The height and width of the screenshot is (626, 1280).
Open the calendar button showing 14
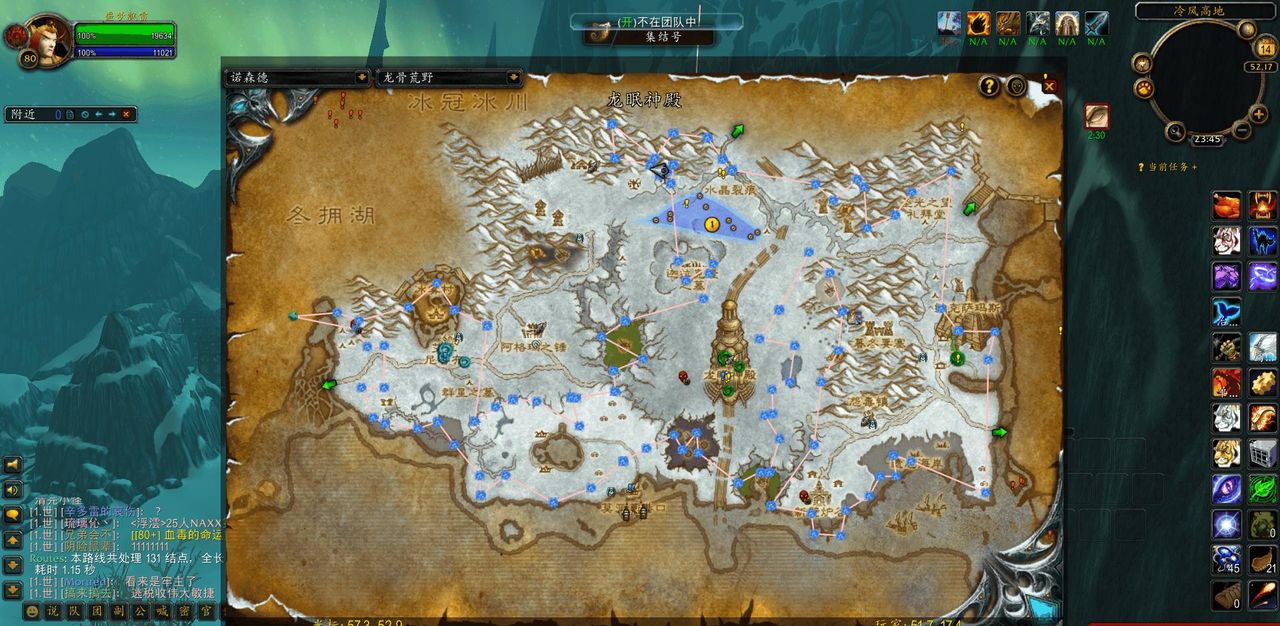[1264, 49]
